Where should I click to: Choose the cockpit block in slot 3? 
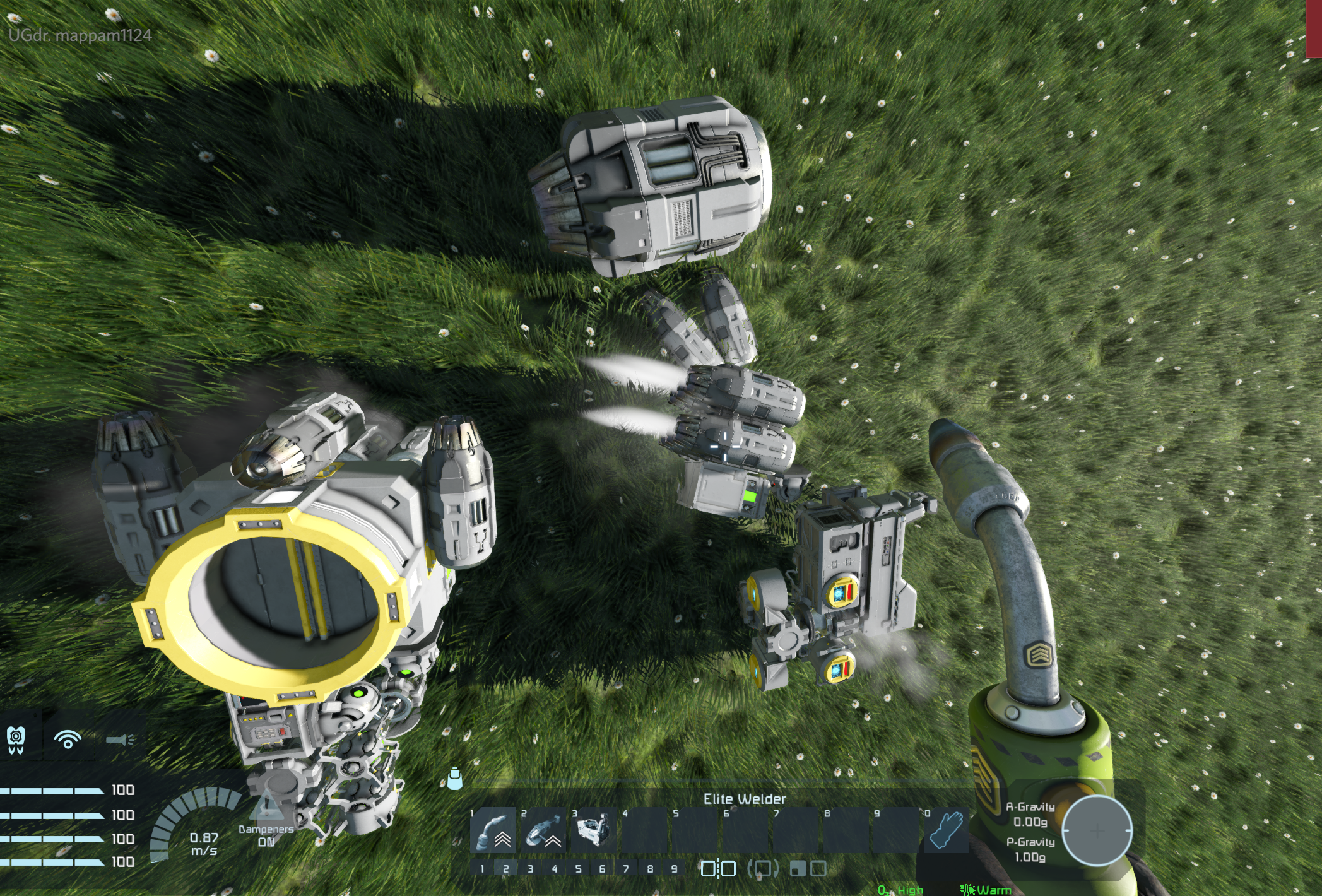click(595, 830)
